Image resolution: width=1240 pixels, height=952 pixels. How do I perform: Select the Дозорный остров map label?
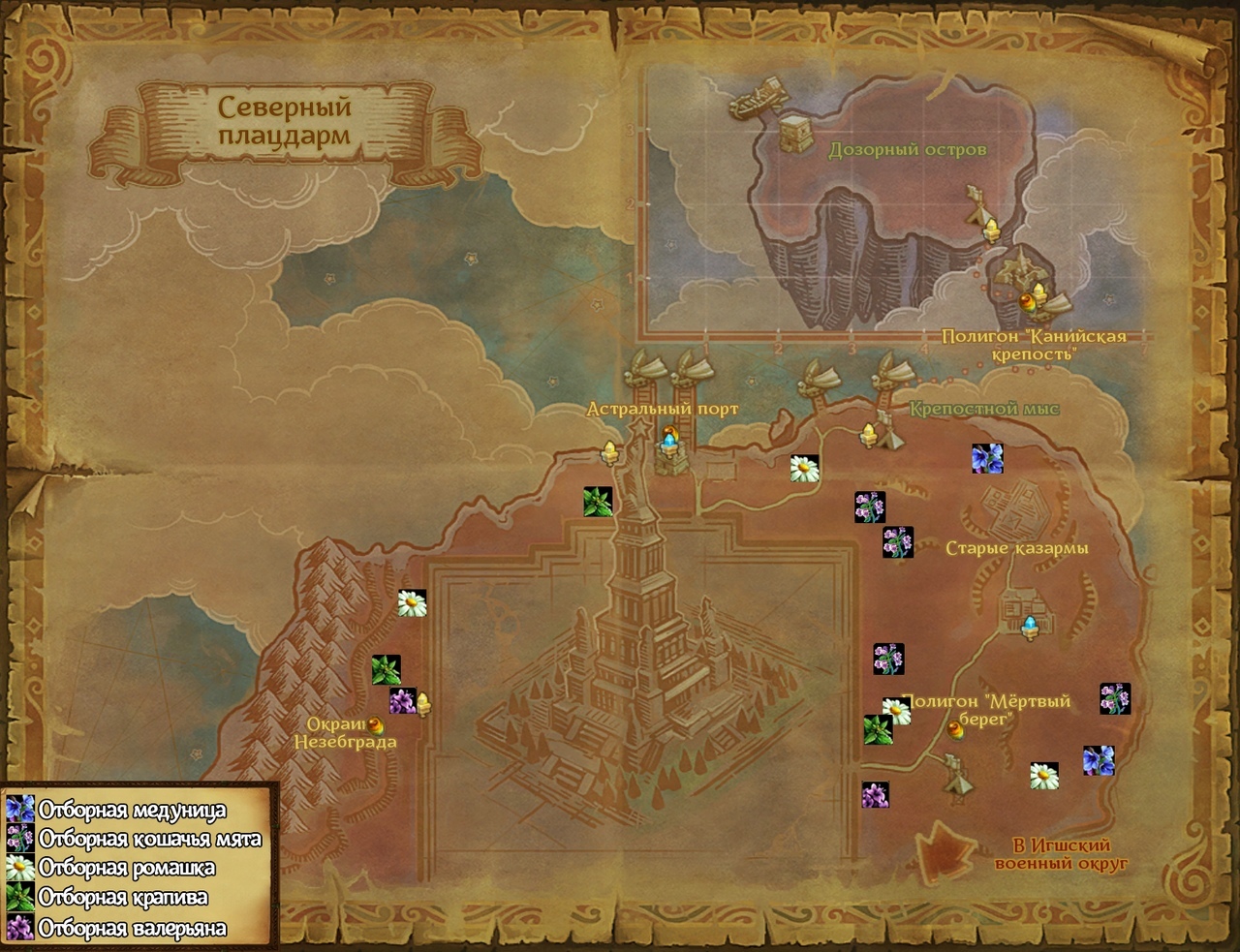point(907,150)
